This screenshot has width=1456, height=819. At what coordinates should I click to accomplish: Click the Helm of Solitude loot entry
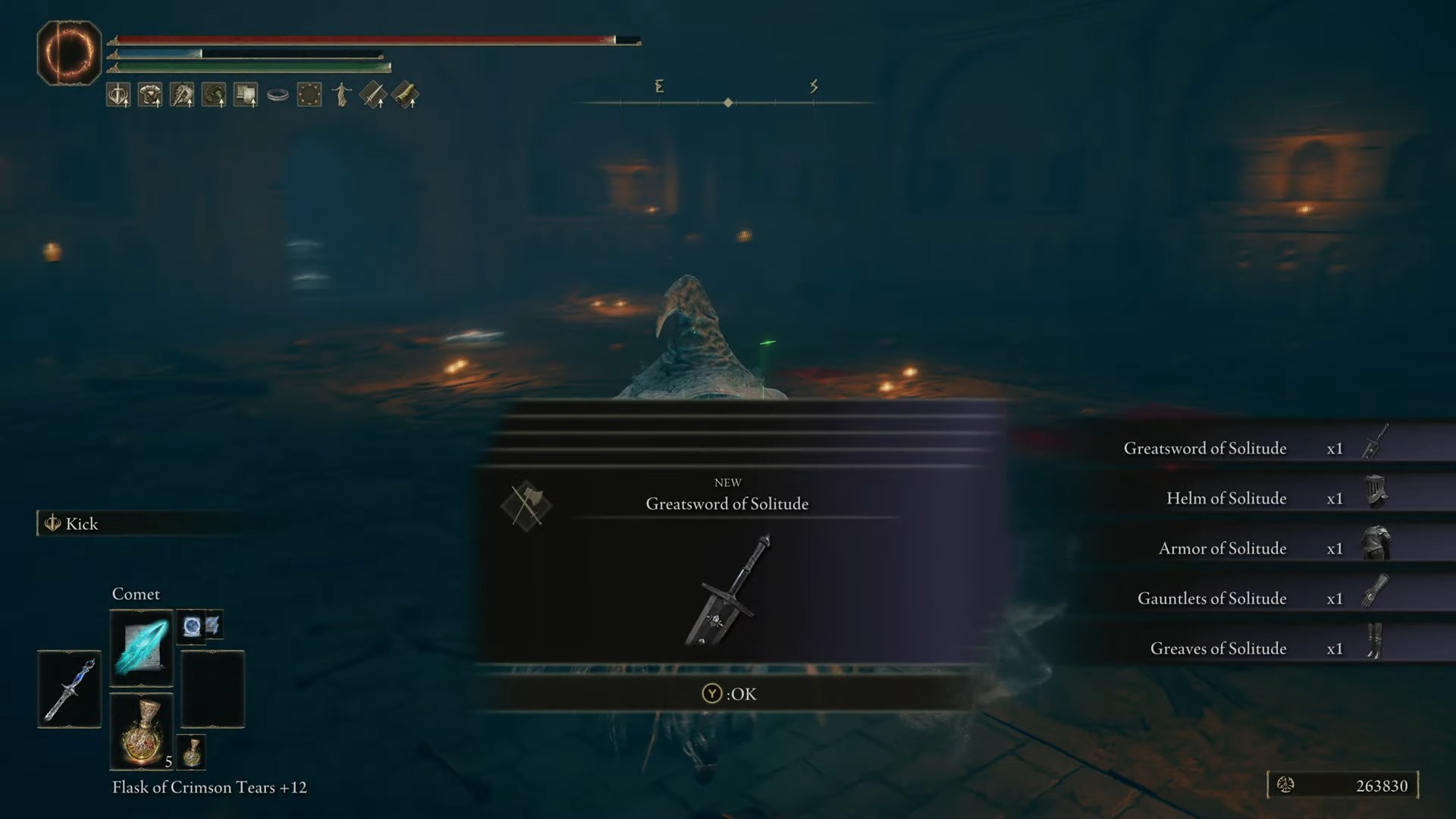[1225, 498]
